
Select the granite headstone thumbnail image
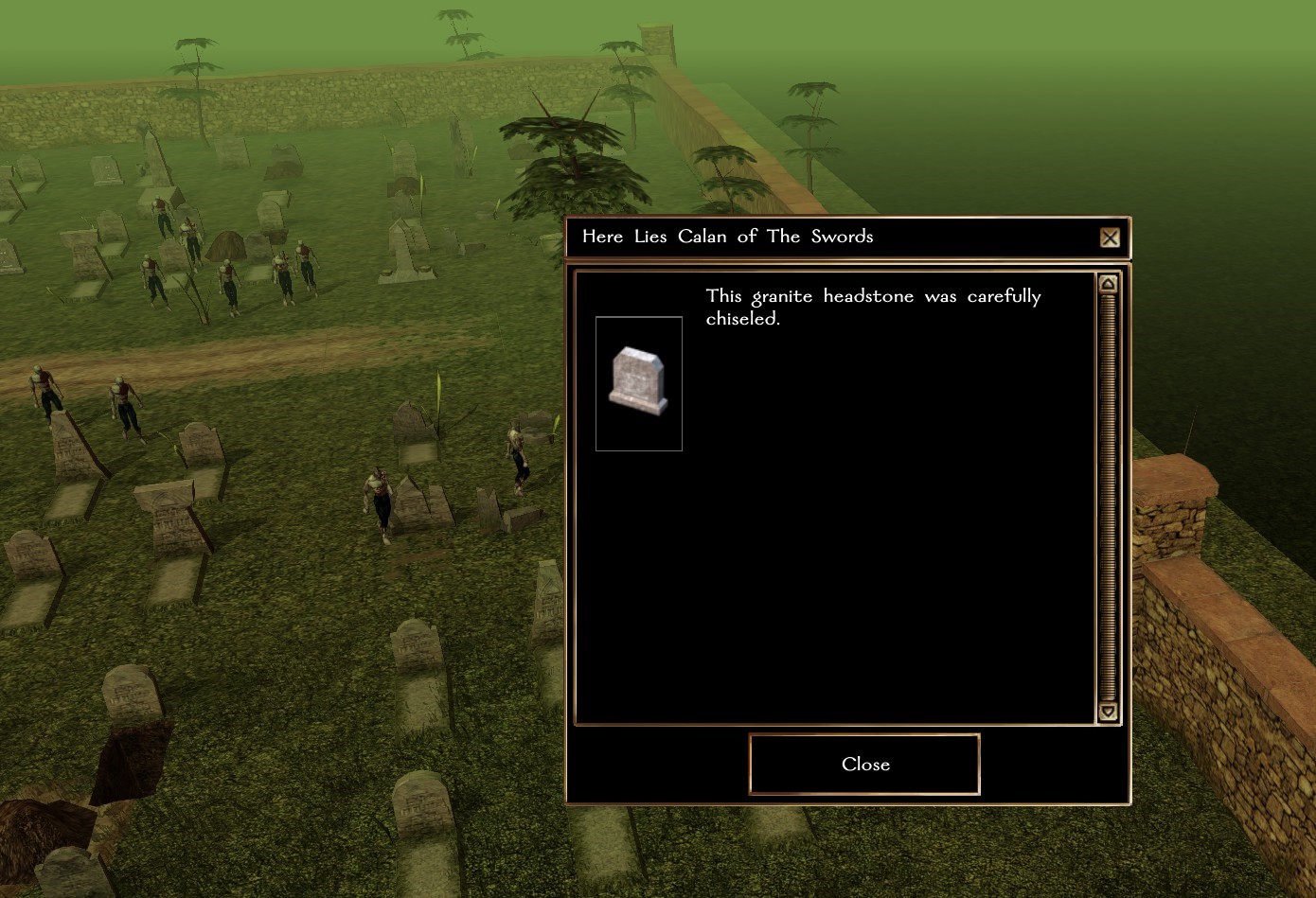638,383
